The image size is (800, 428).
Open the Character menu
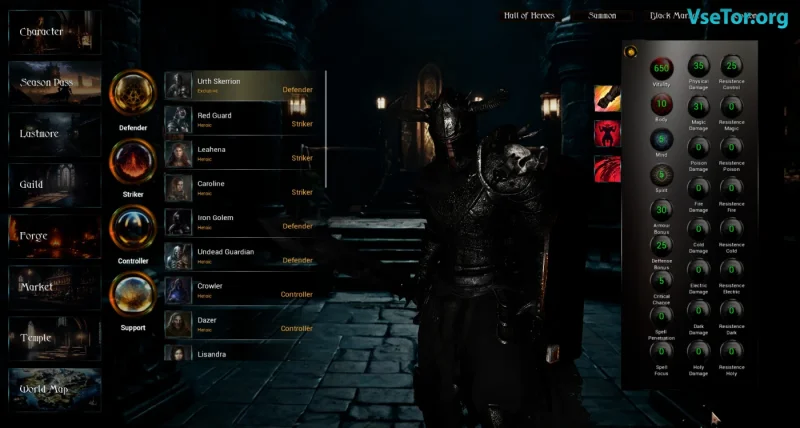54,32
